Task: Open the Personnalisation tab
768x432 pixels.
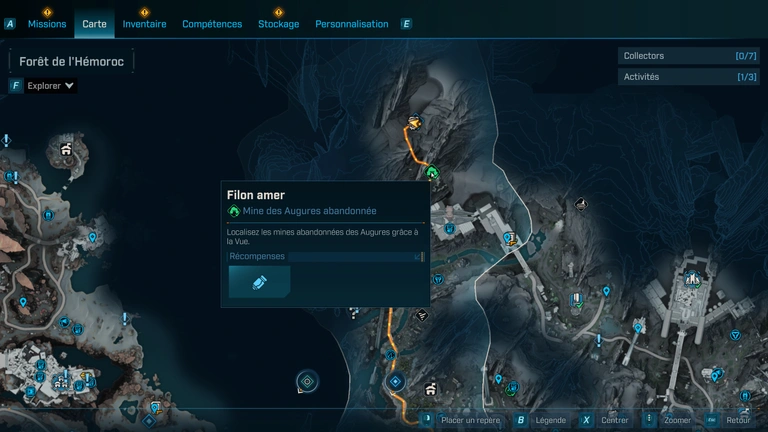Action: (x=351, y=24)
